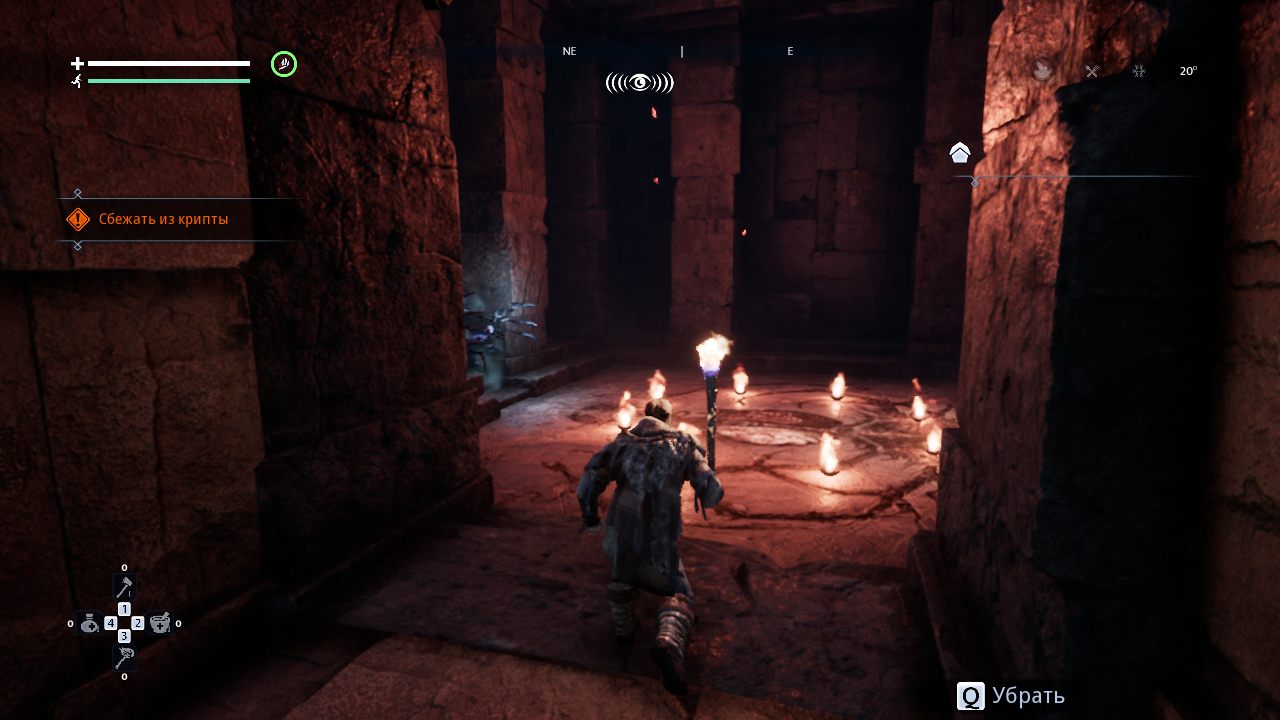Click the fire warmth status icon
Screen dimensions: 1280x720
[x=1043, y=70]
